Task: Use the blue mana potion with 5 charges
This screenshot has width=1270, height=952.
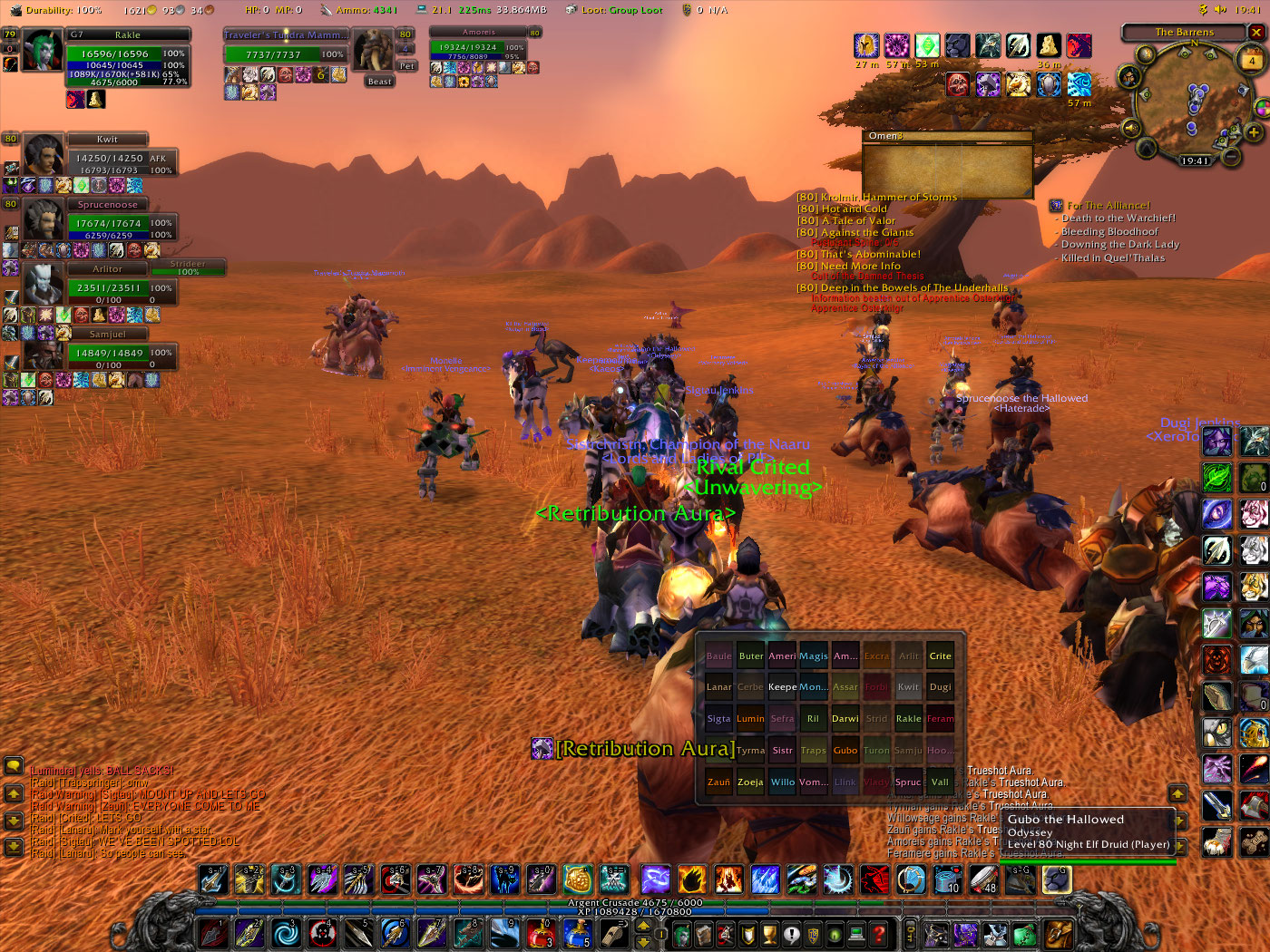Action: point(577,933)
